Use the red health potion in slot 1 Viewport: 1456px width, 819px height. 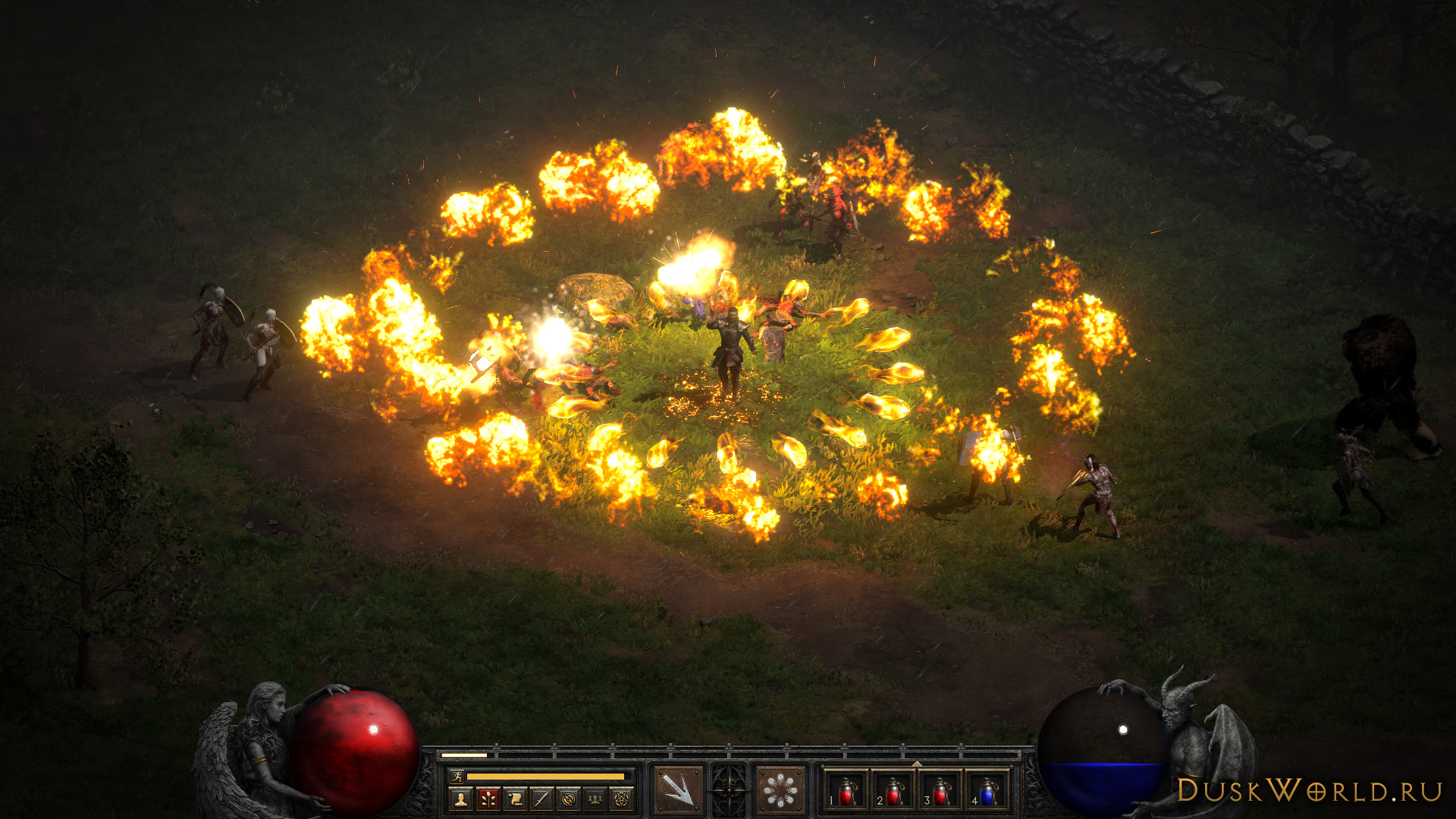(x=847, y=791)
